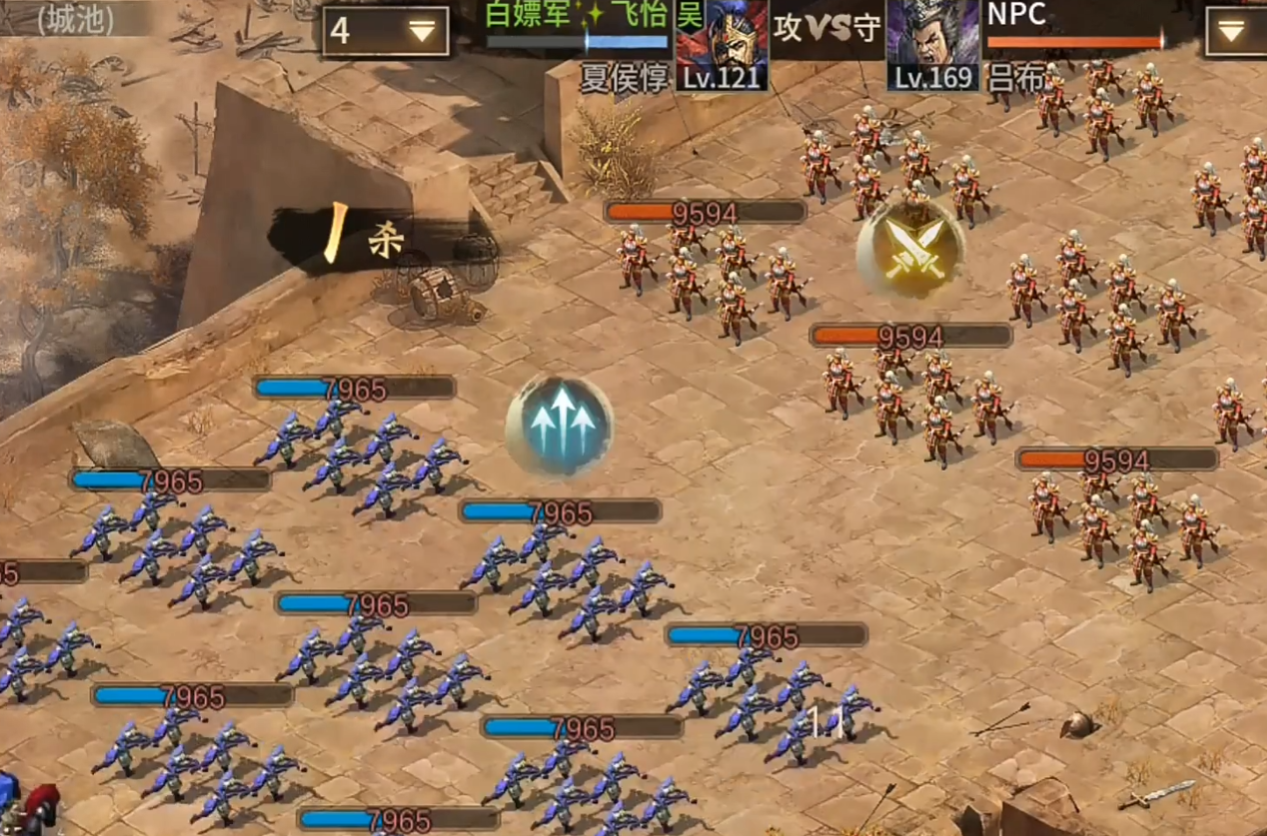Open the dropdown showing number 4

coord(386,31)
